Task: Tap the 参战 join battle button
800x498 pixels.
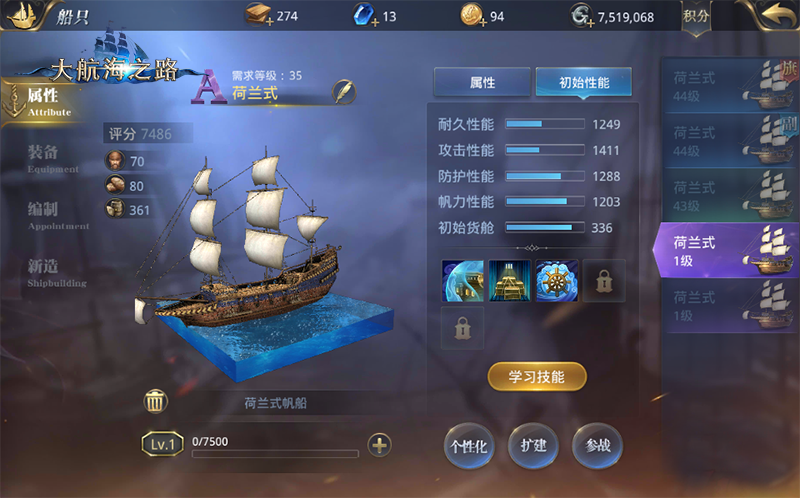Action: click(598, 445)
